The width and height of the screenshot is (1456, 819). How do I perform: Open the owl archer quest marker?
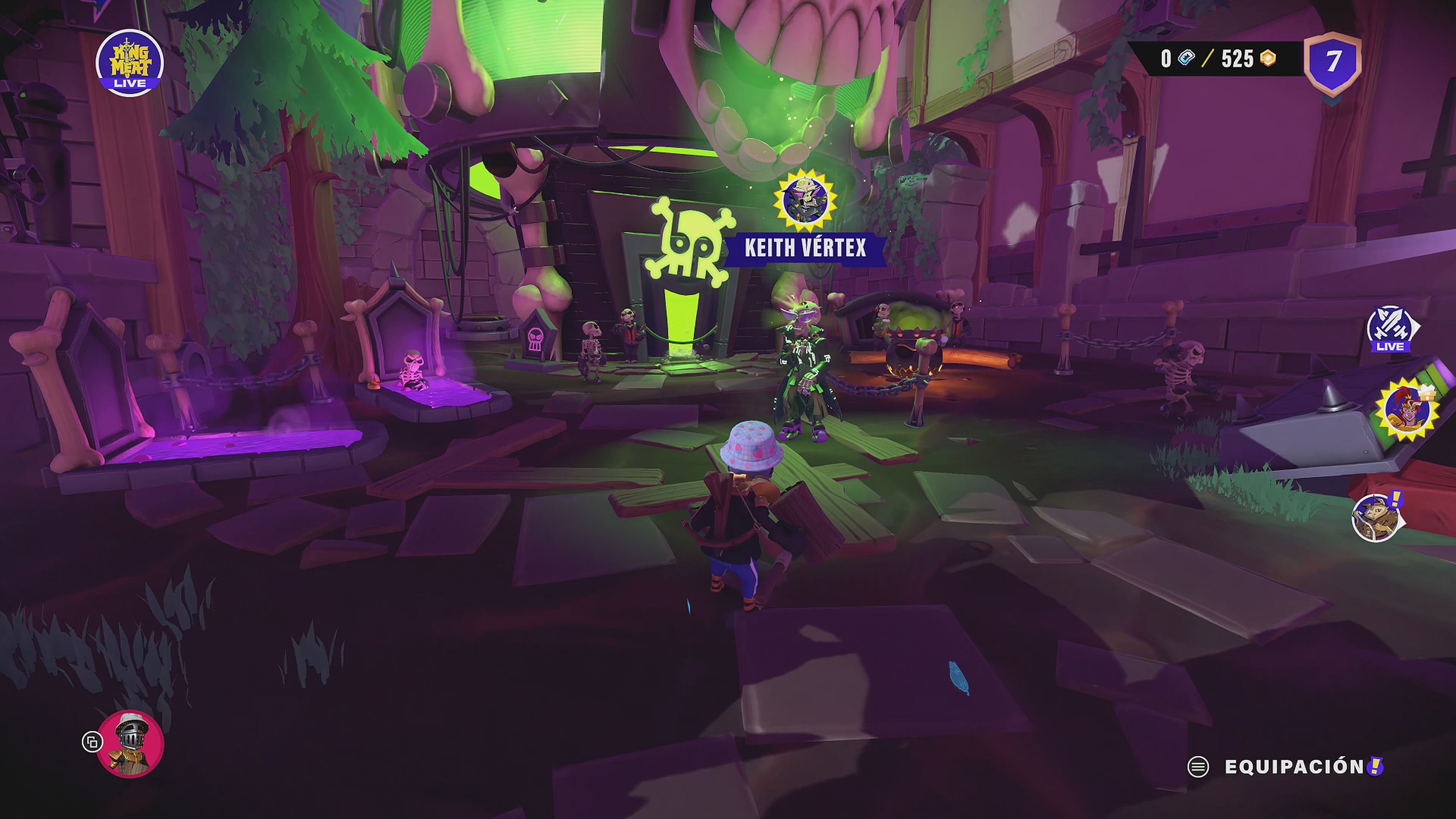point(1376,517)
